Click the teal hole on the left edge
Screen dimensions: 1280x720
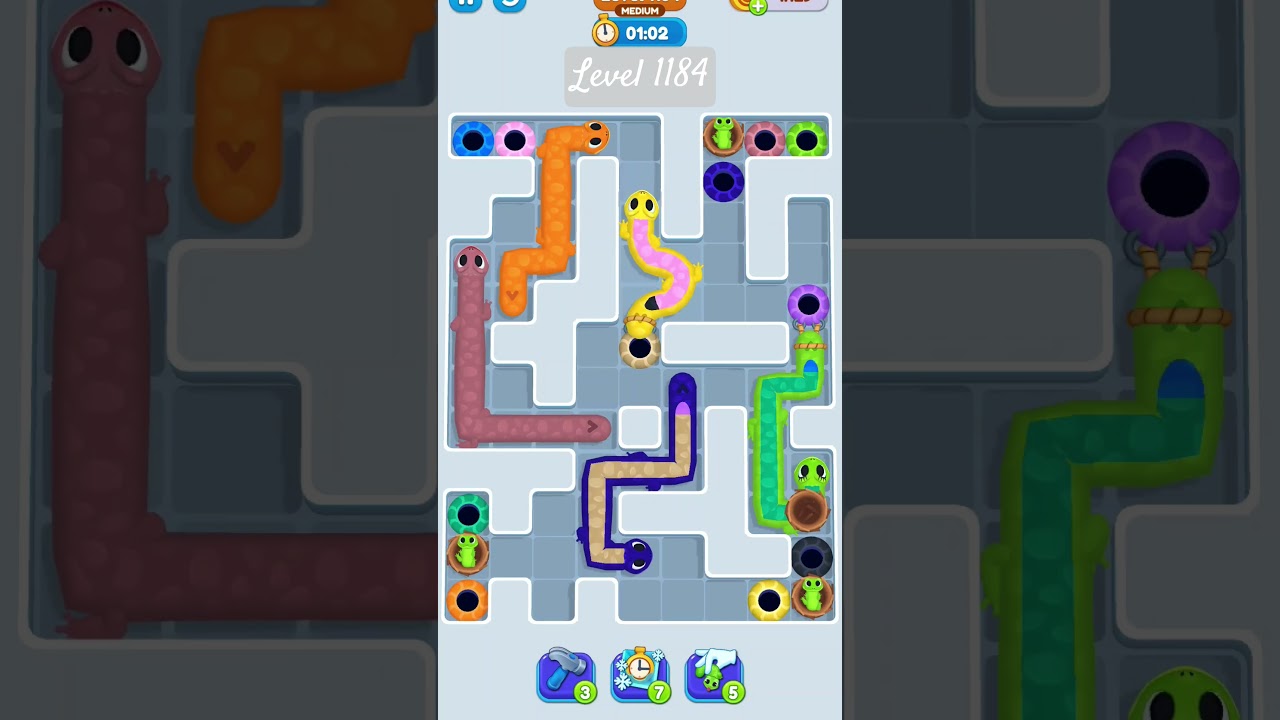[x=468, y=510]
